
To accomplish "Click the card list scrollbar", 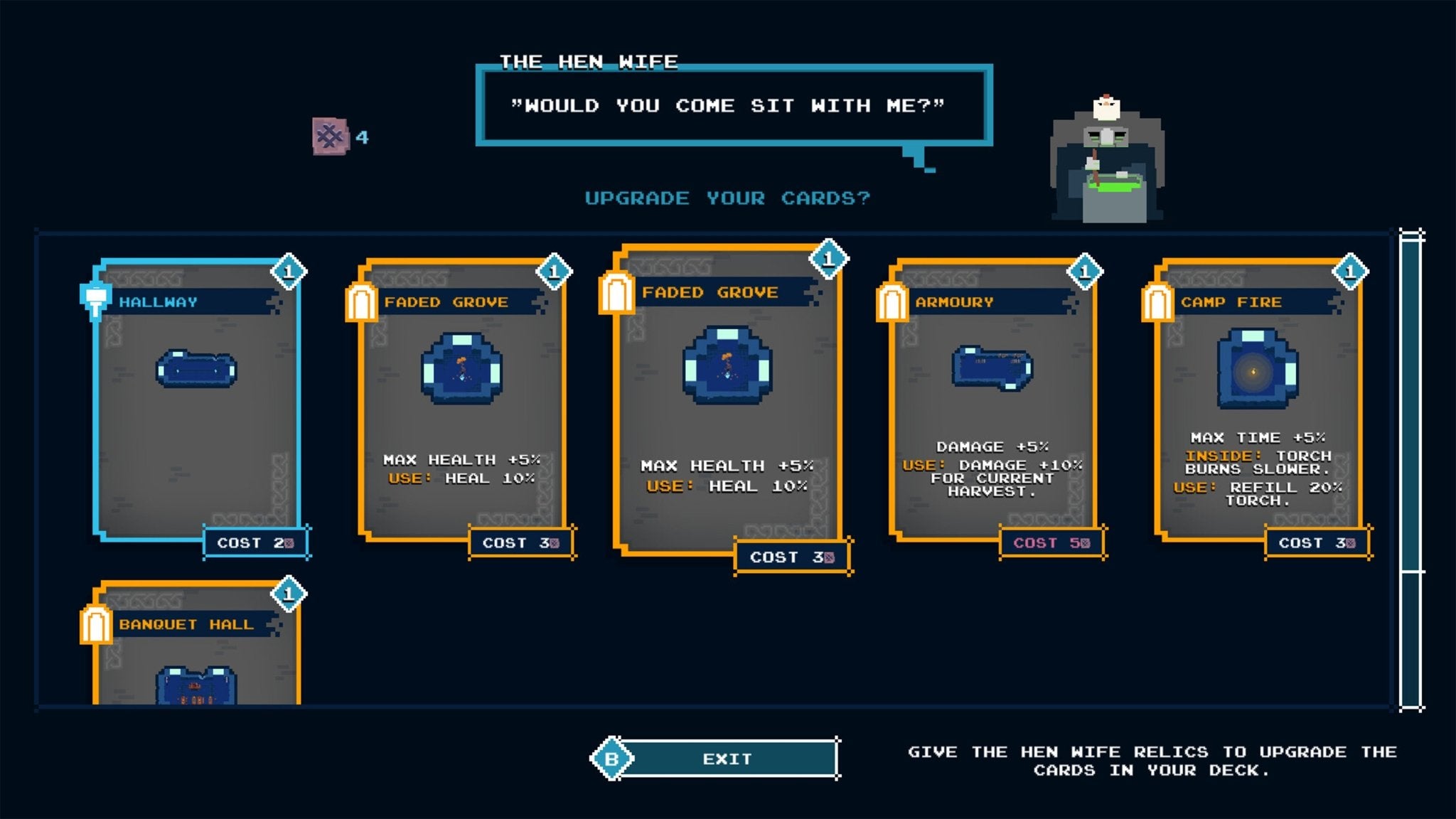I will (1411, 469).
